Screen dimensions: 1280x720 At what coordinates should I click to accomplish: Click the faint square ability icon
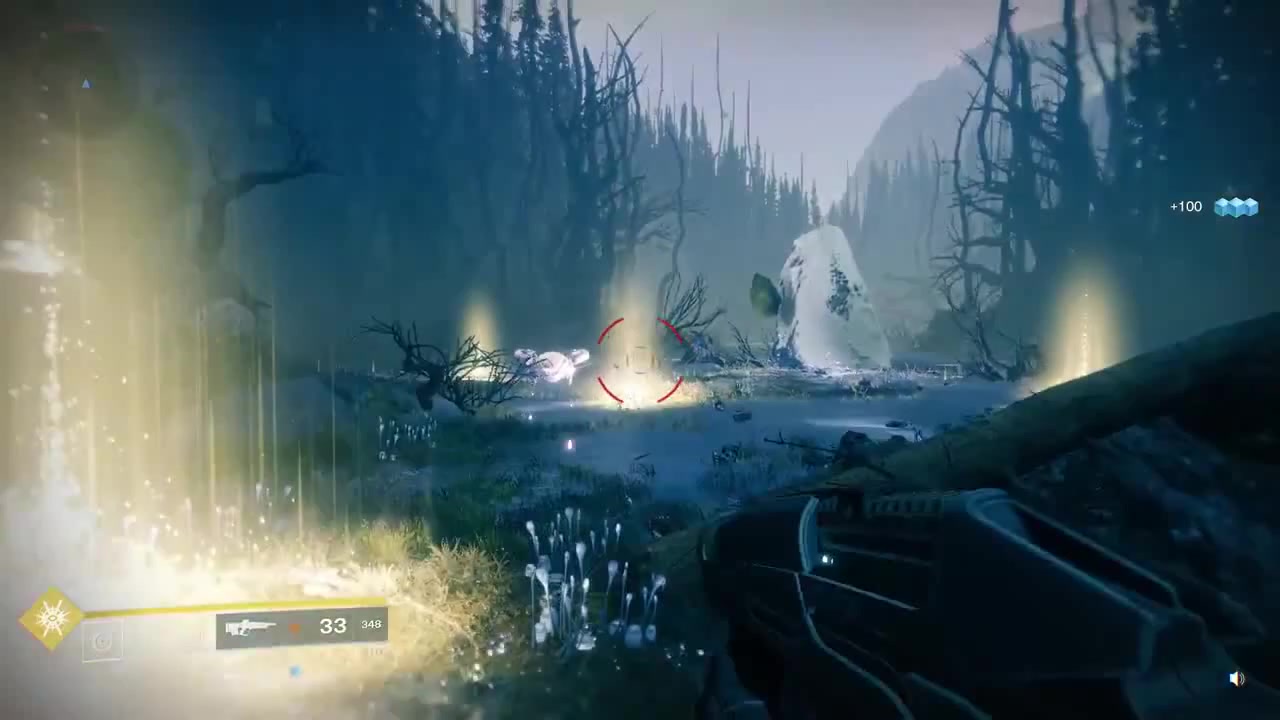tap(102, 642)
